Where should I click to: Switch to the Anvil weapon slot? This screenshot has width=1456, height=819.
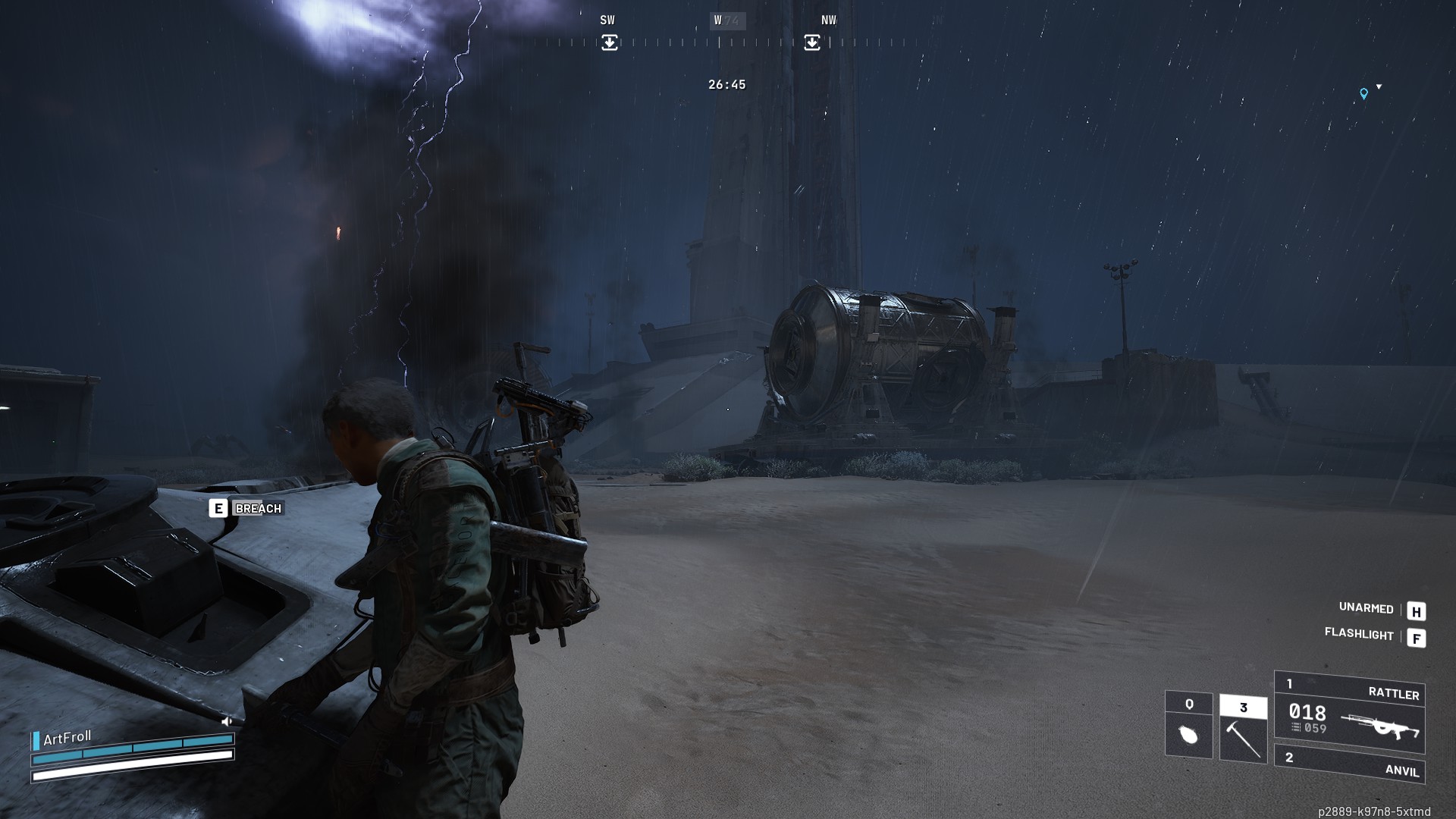[x=1350, y=764]
